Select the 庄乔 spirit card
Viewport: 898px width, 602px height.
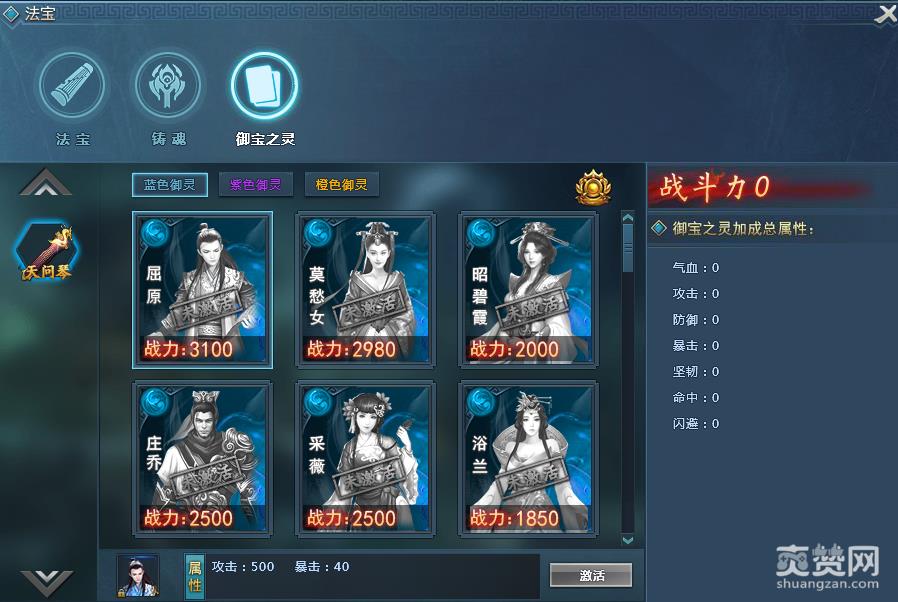pyautogui.click(x=202, y=456)
